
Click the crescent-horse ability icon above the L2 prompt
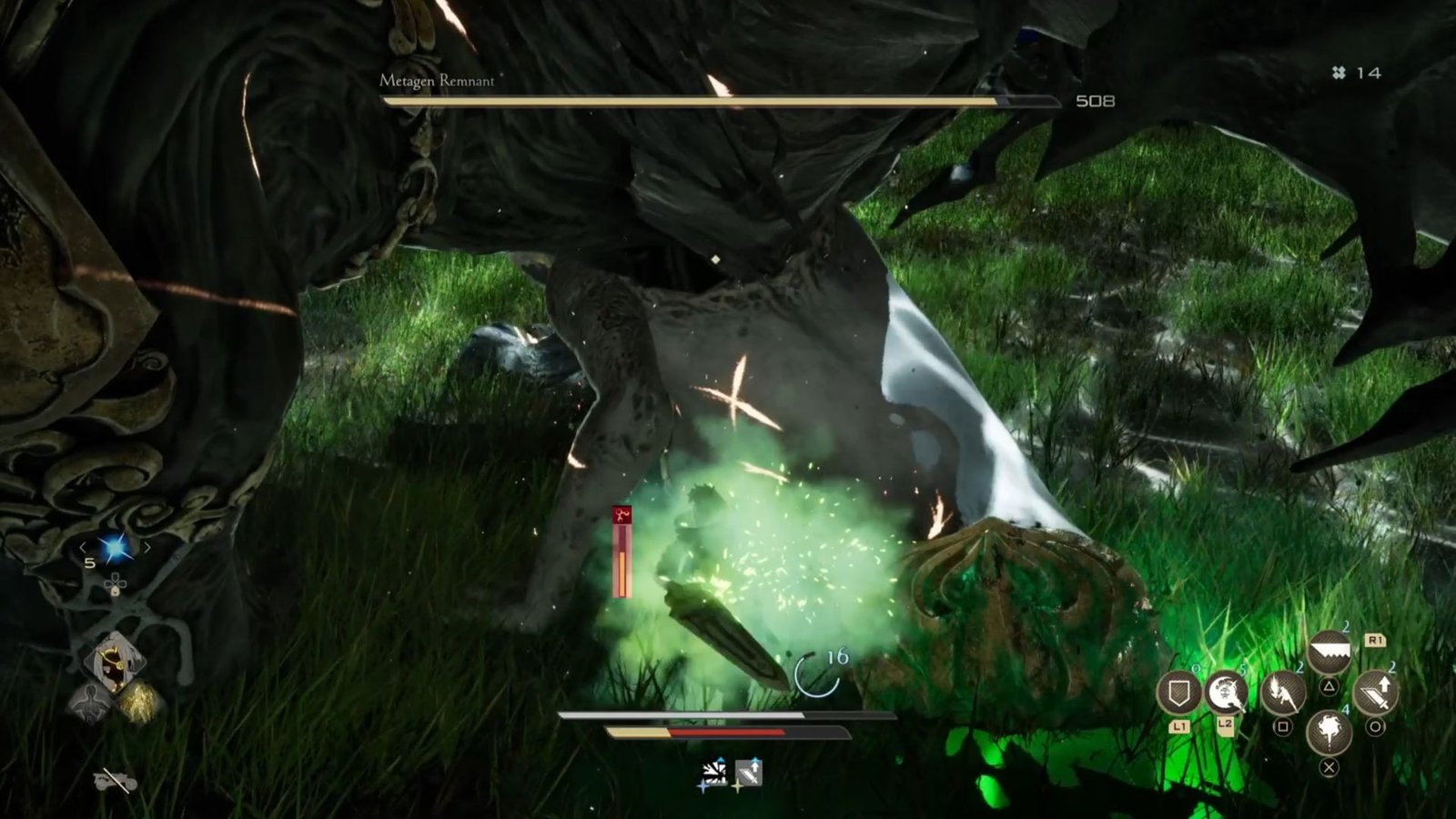coord(1224,693)
